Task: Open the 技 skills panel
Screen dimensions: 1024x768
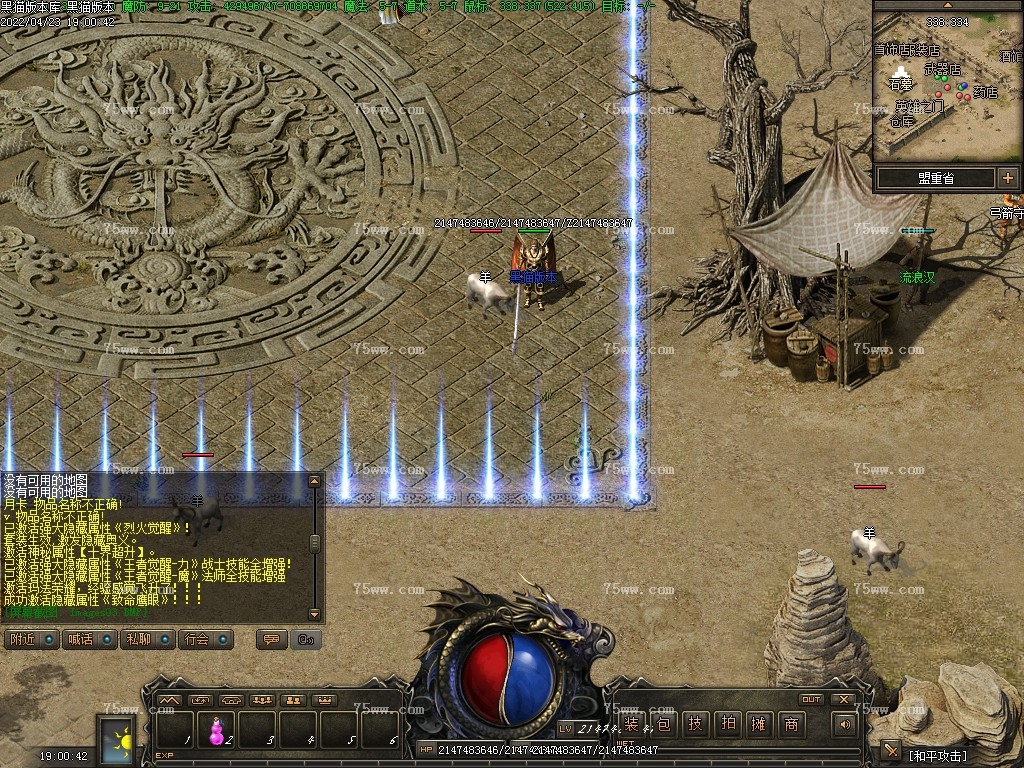Action: click(696, 725)
